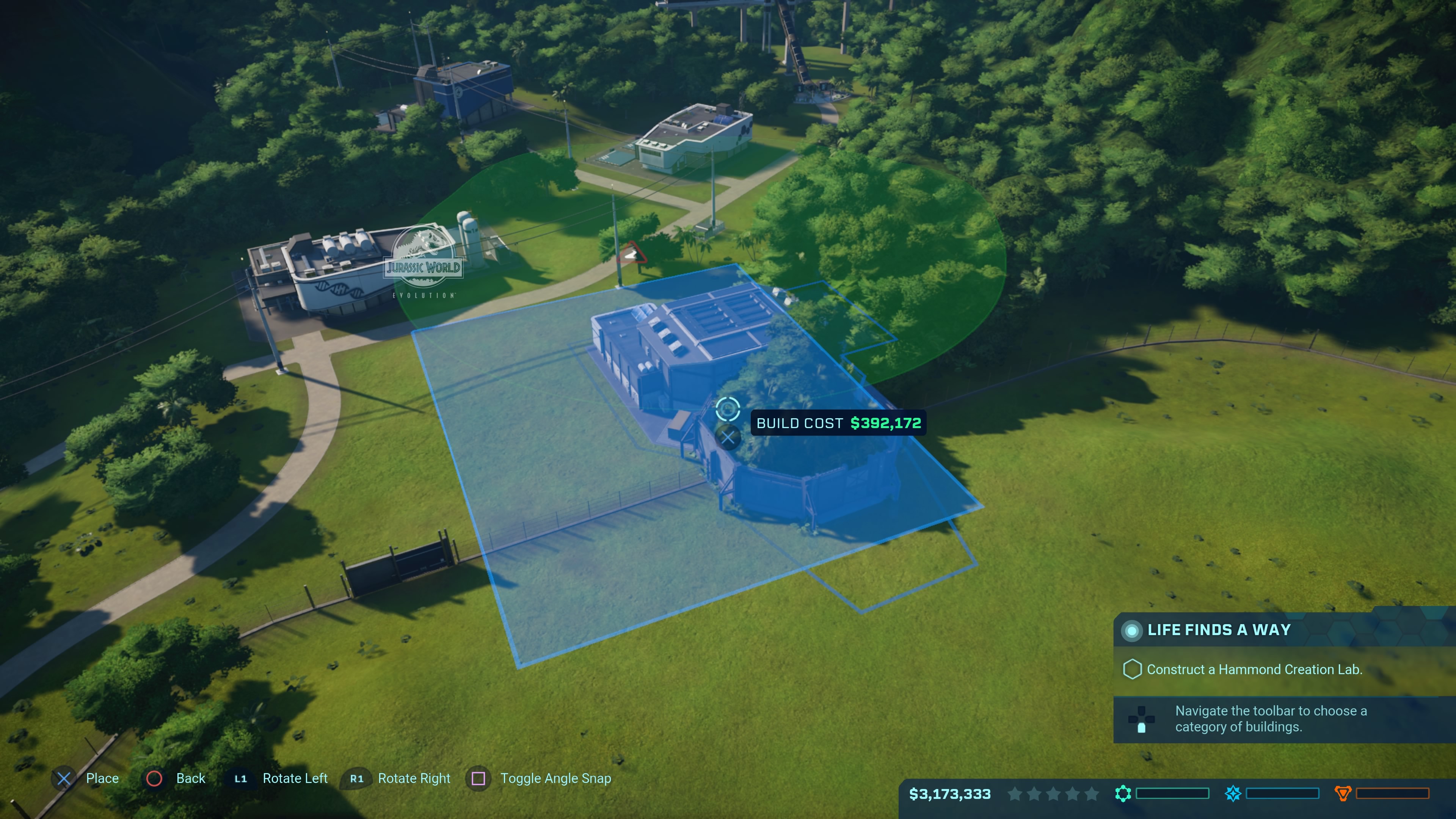Select the Construct a Hammond Creation Lab objective
The height and width of the screenshot is (819, 1456).
tap(1254, 670)
